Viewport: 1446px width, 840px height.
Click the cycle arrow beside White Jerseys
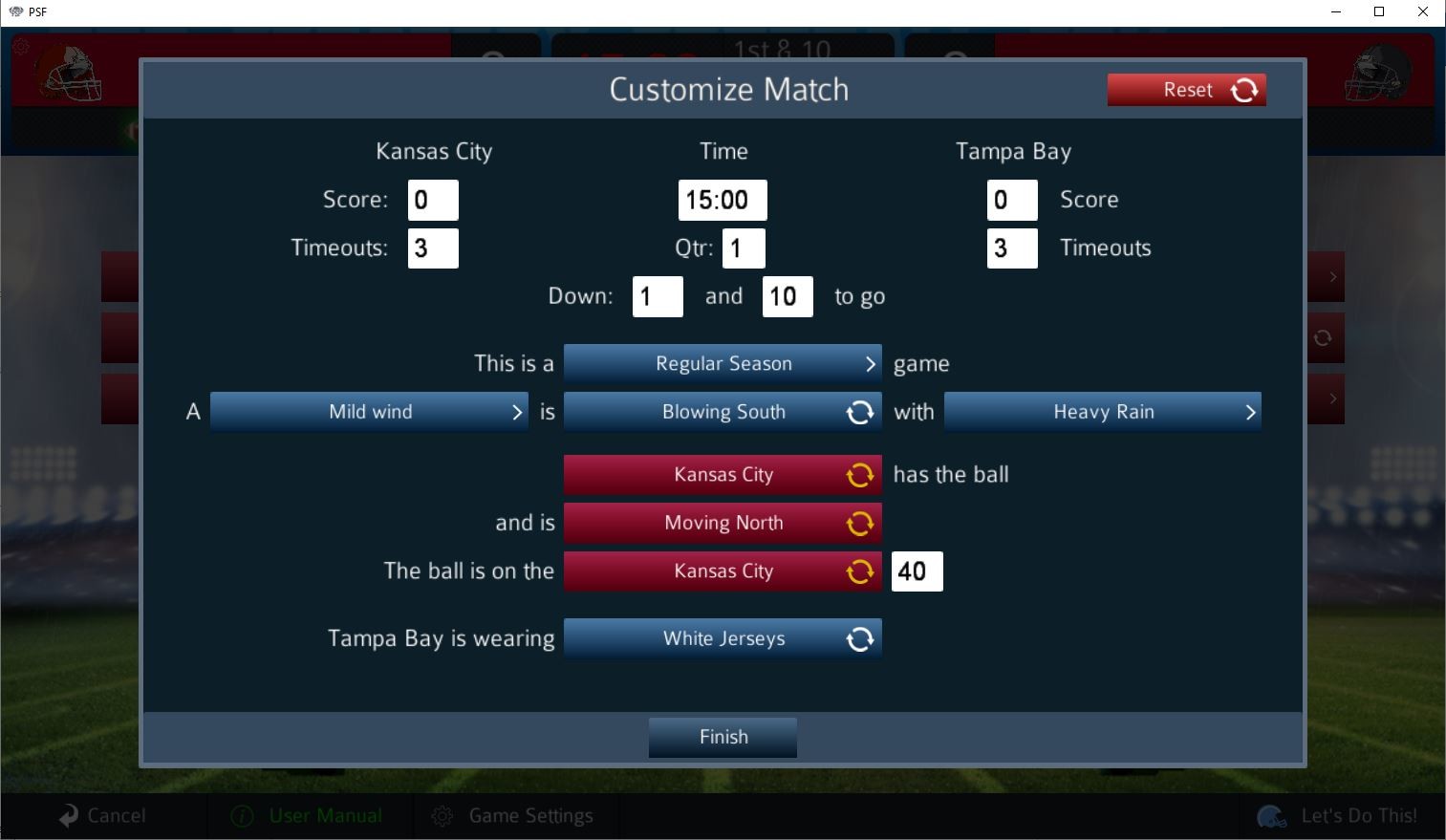[x=859, y=638]
